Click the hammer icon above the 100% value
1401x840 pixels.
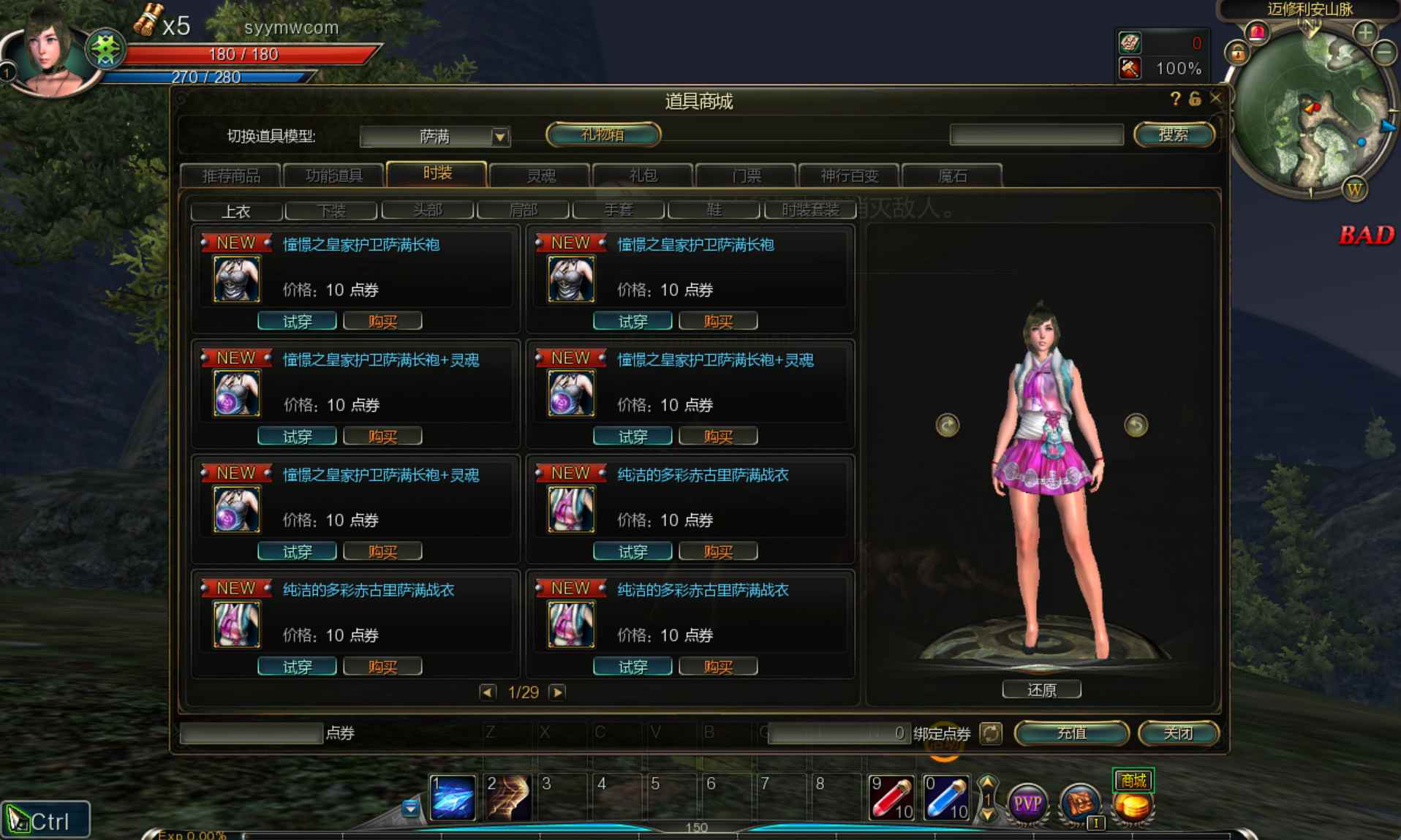click(1130, 68)
